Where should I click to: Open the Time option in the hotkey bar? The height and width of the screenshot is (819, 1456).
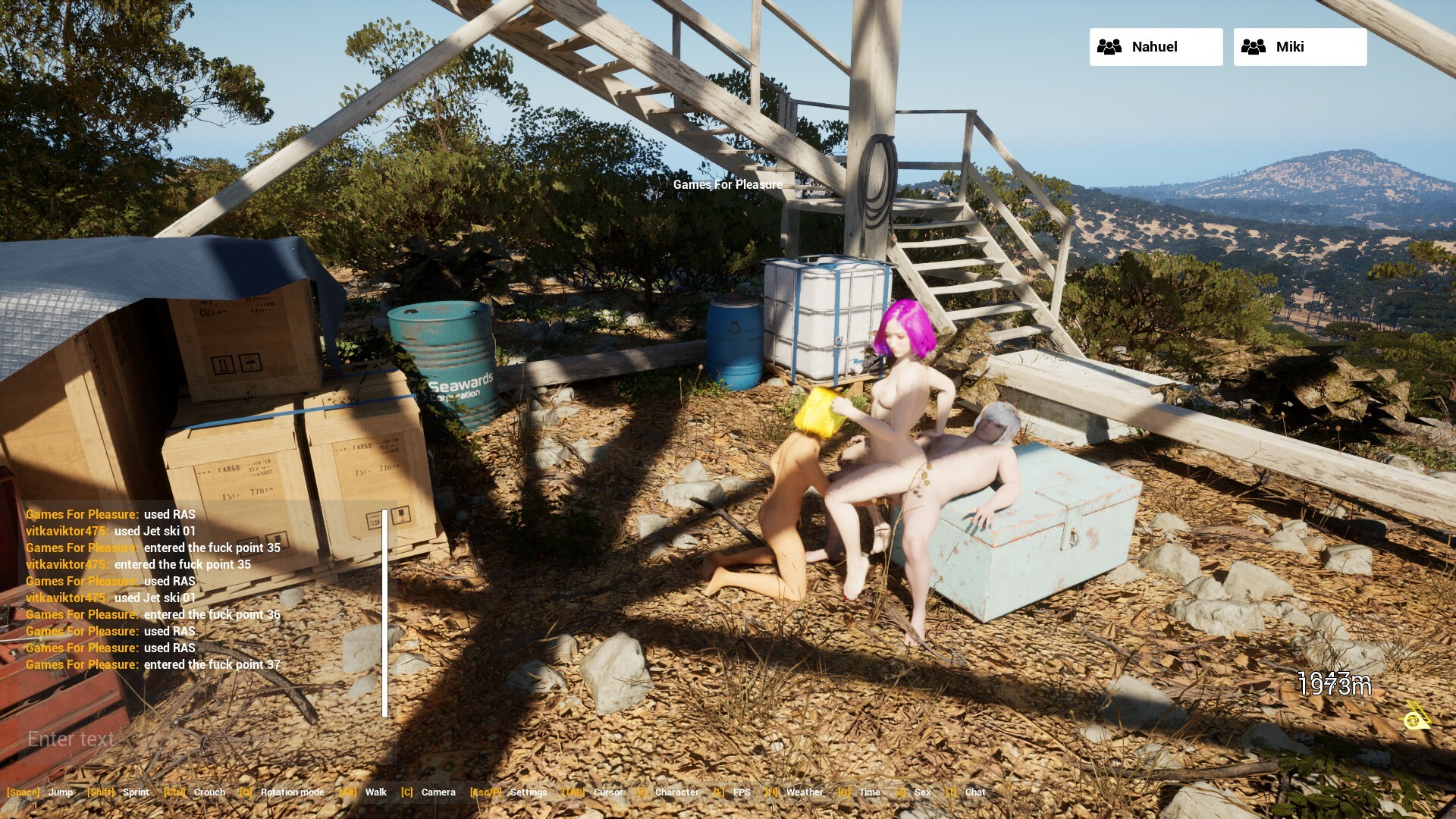[870, 792]
